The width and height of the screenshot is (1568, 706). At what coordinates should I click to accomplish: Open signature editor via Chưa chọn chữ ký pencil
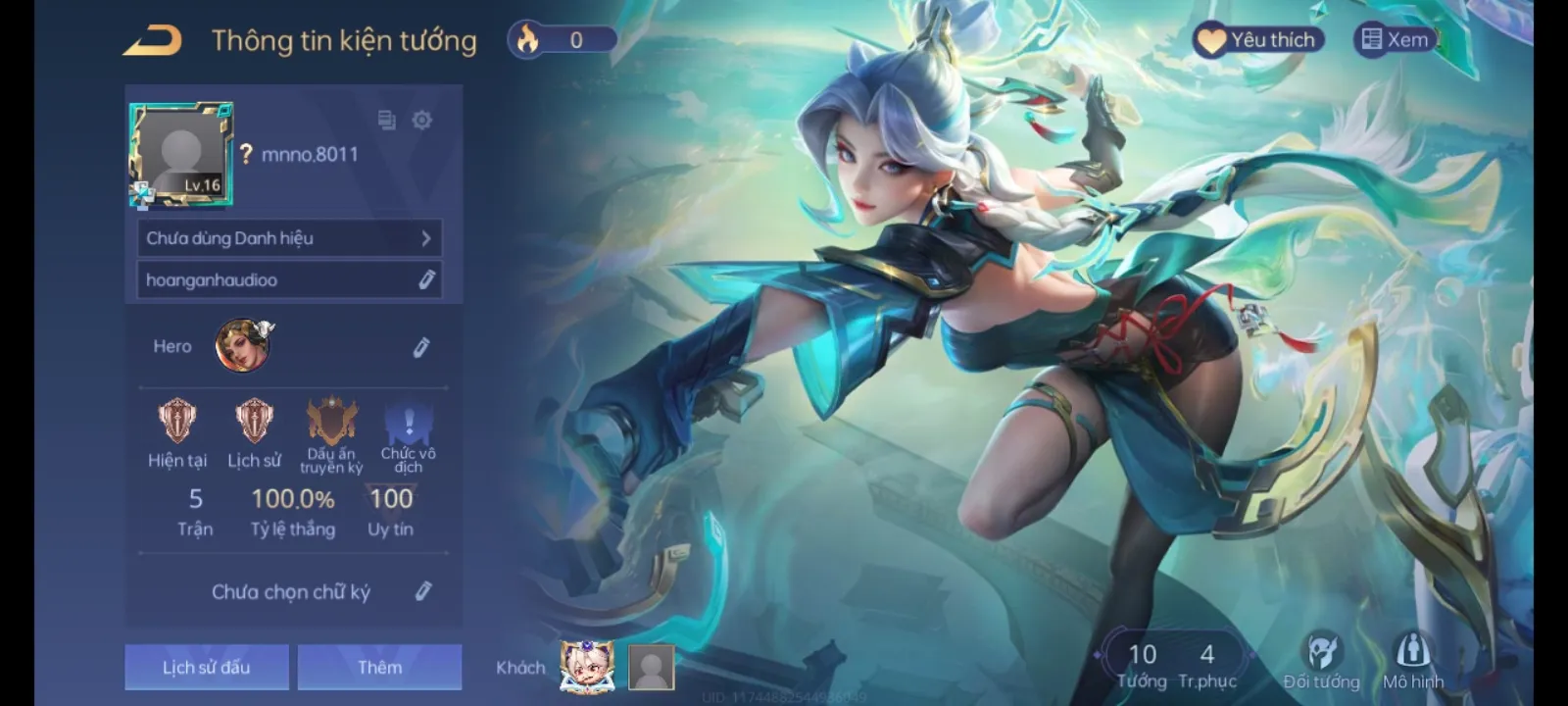click(423, 590)
